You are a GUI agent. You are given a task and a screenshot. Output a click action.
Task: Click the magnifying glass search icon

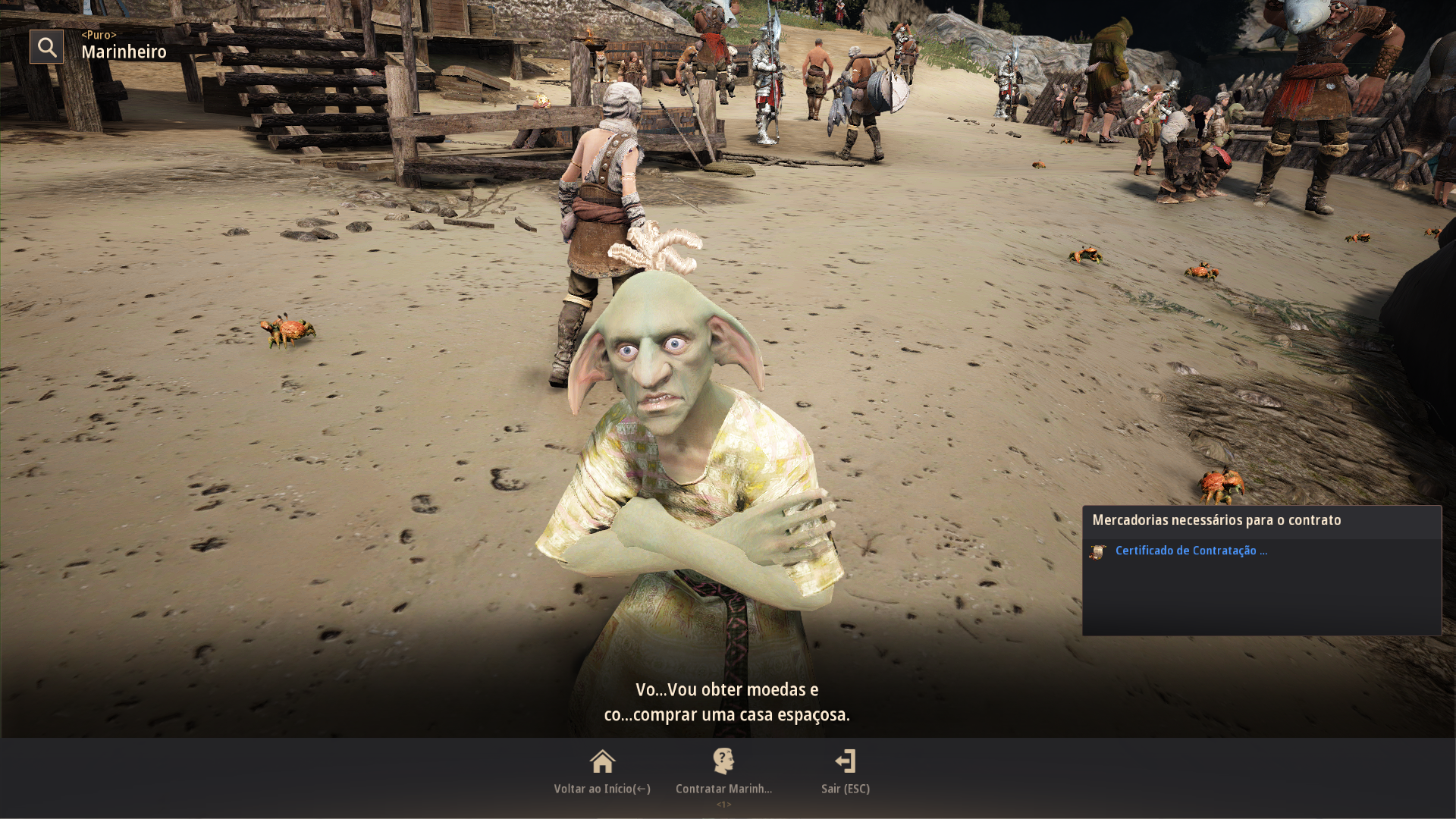tap(47, 47)
